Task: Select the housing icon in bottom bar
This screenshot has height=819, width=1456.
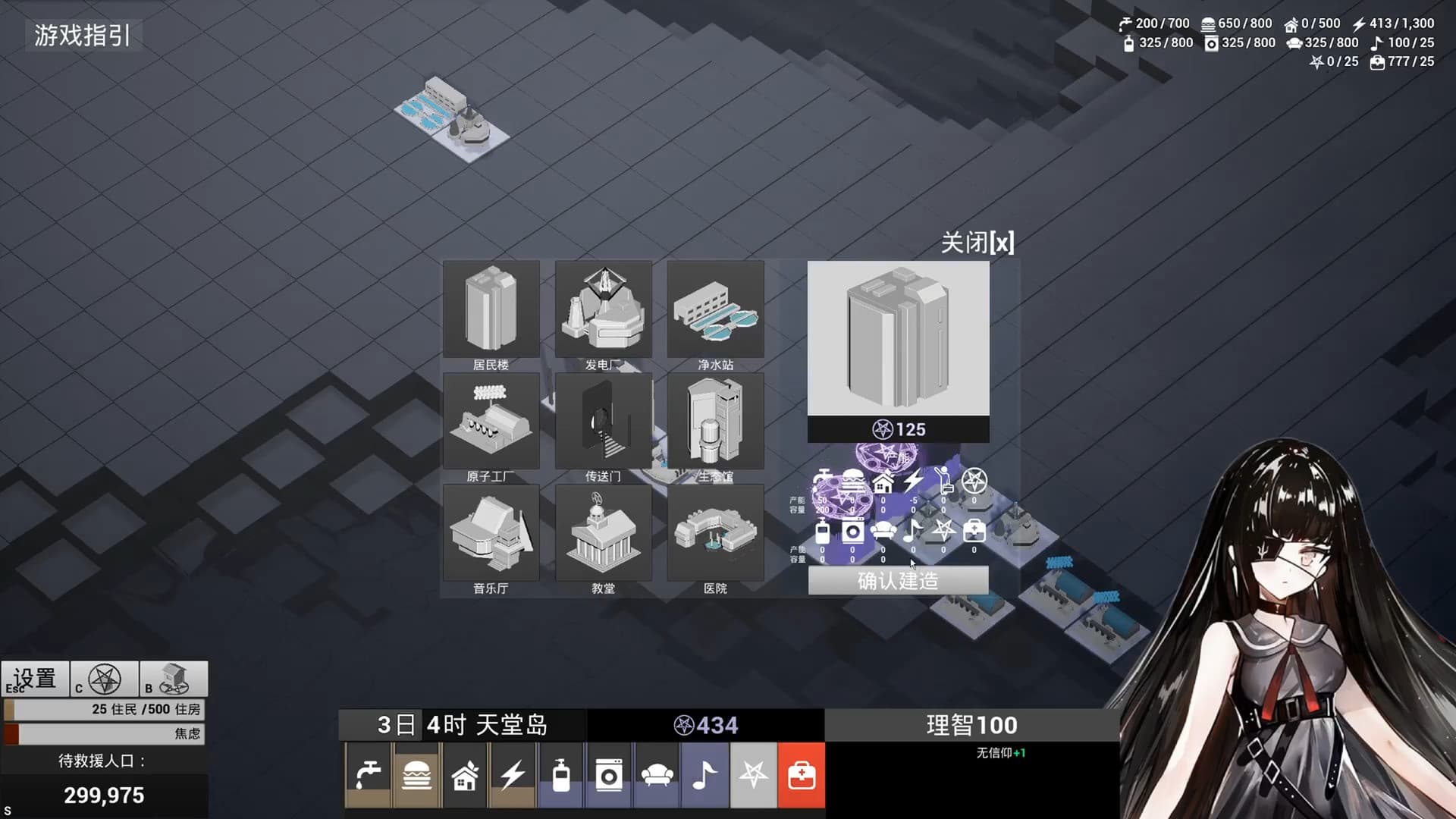Action: point(465,774)
